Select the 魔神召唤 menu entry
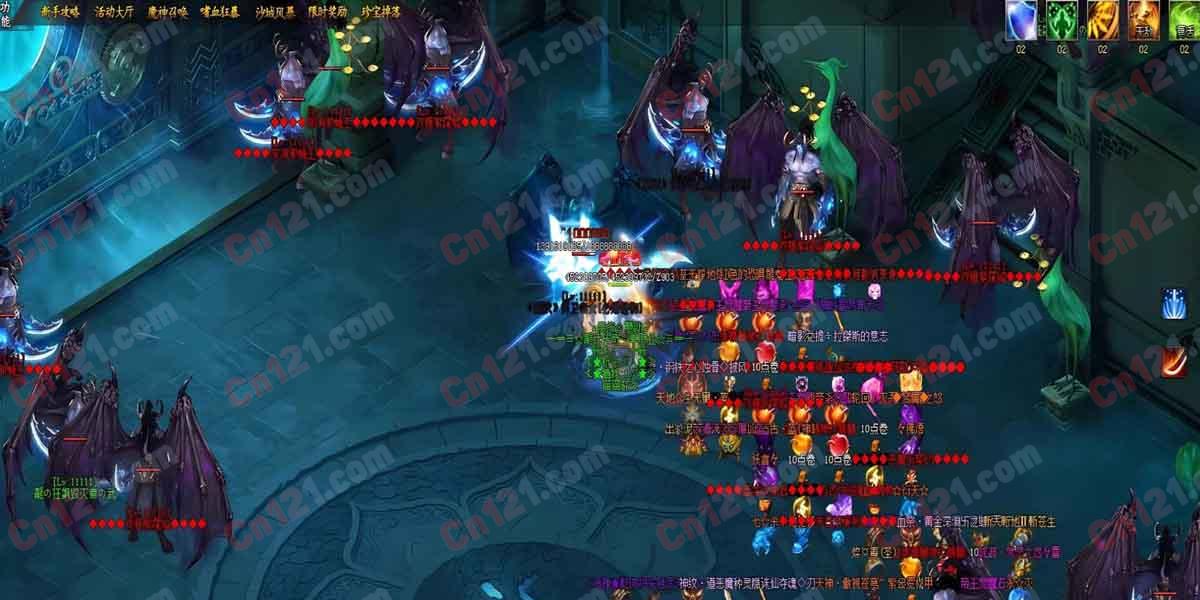The image size is (1200, 600). point(167,12)
